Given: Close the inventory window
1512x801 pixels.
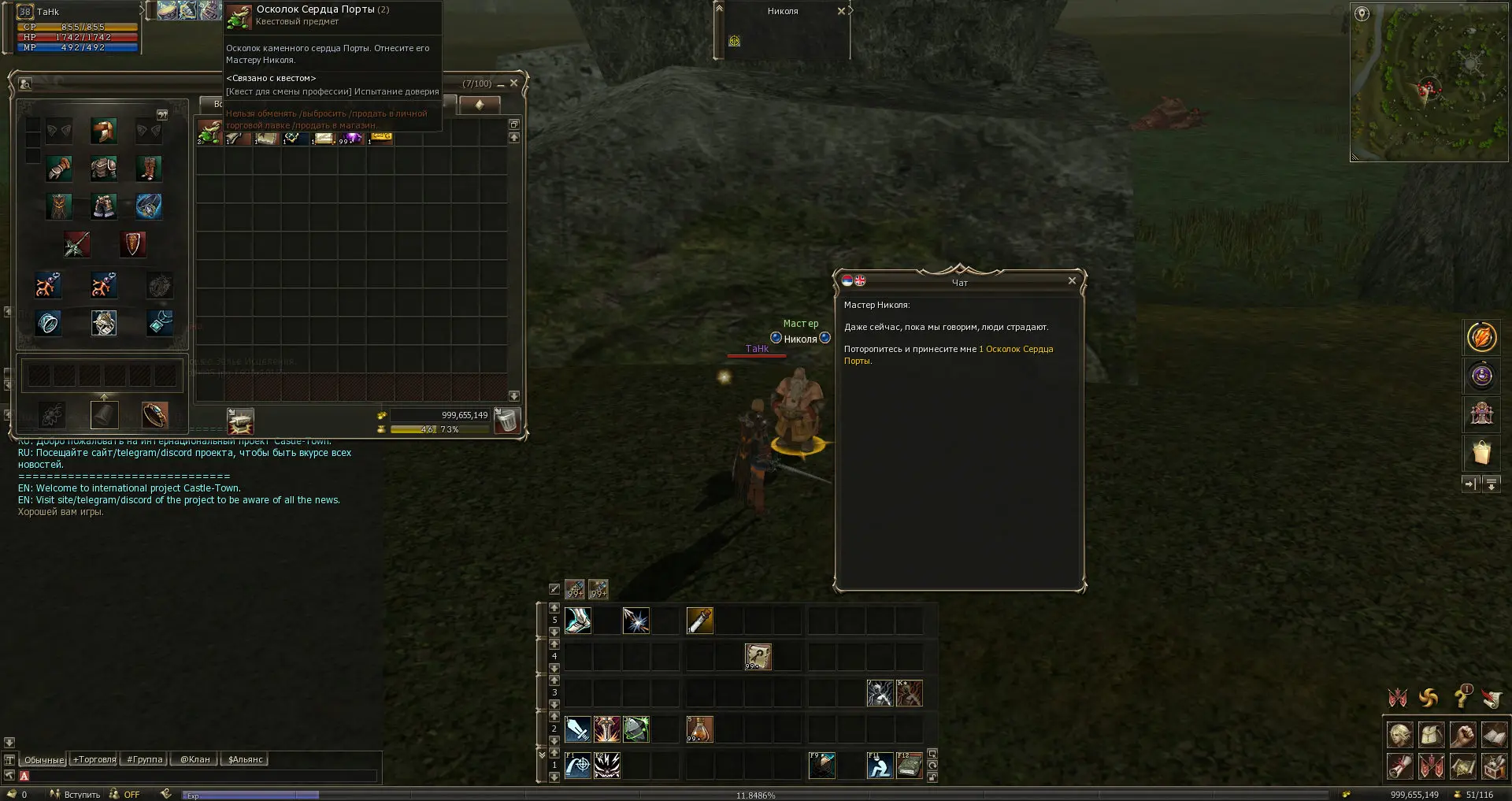Looking at the screenshot, I should [x=513, y=83].
